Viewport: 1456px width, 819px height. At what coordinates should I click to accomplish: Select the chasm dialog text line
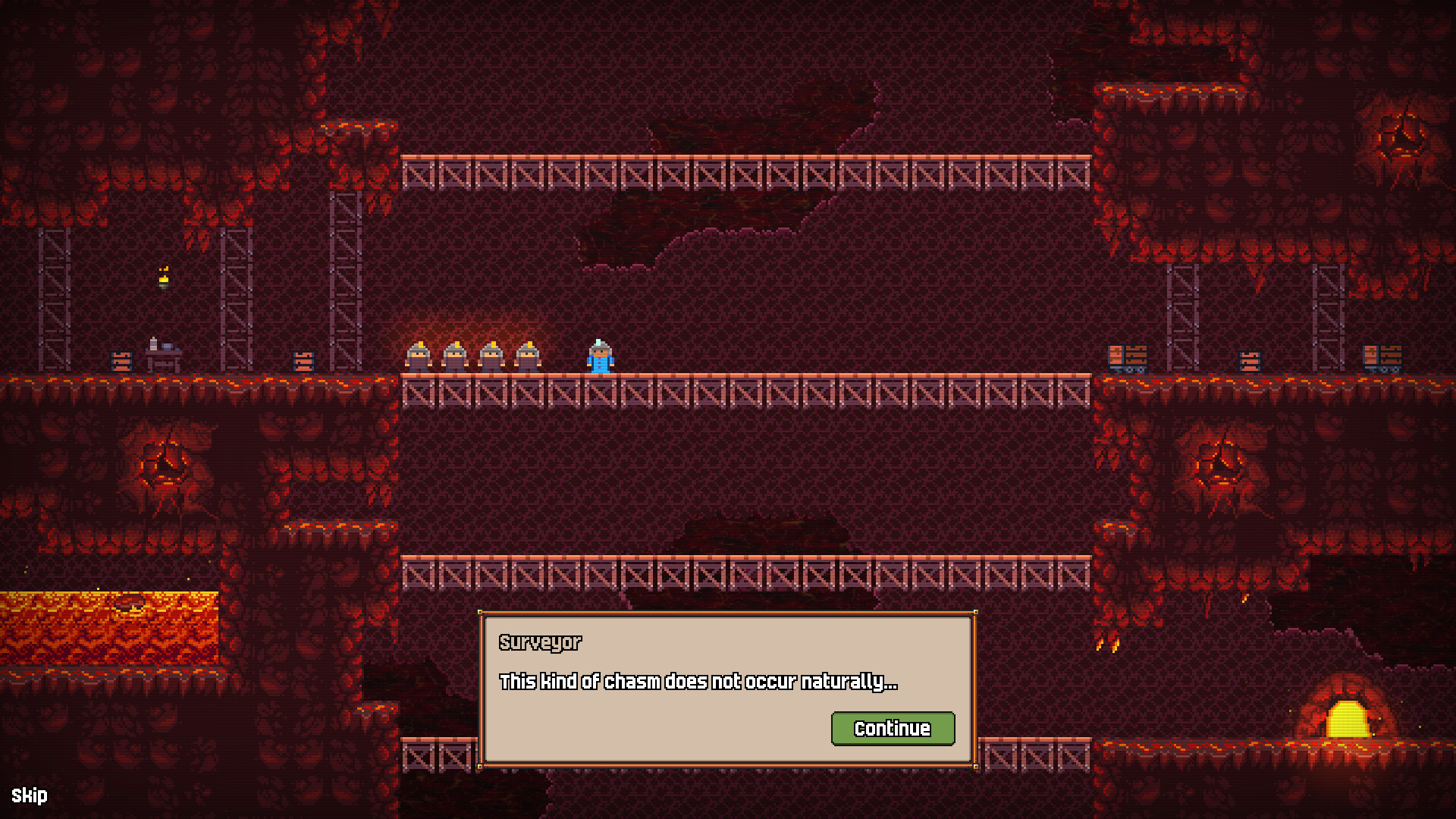698,682
